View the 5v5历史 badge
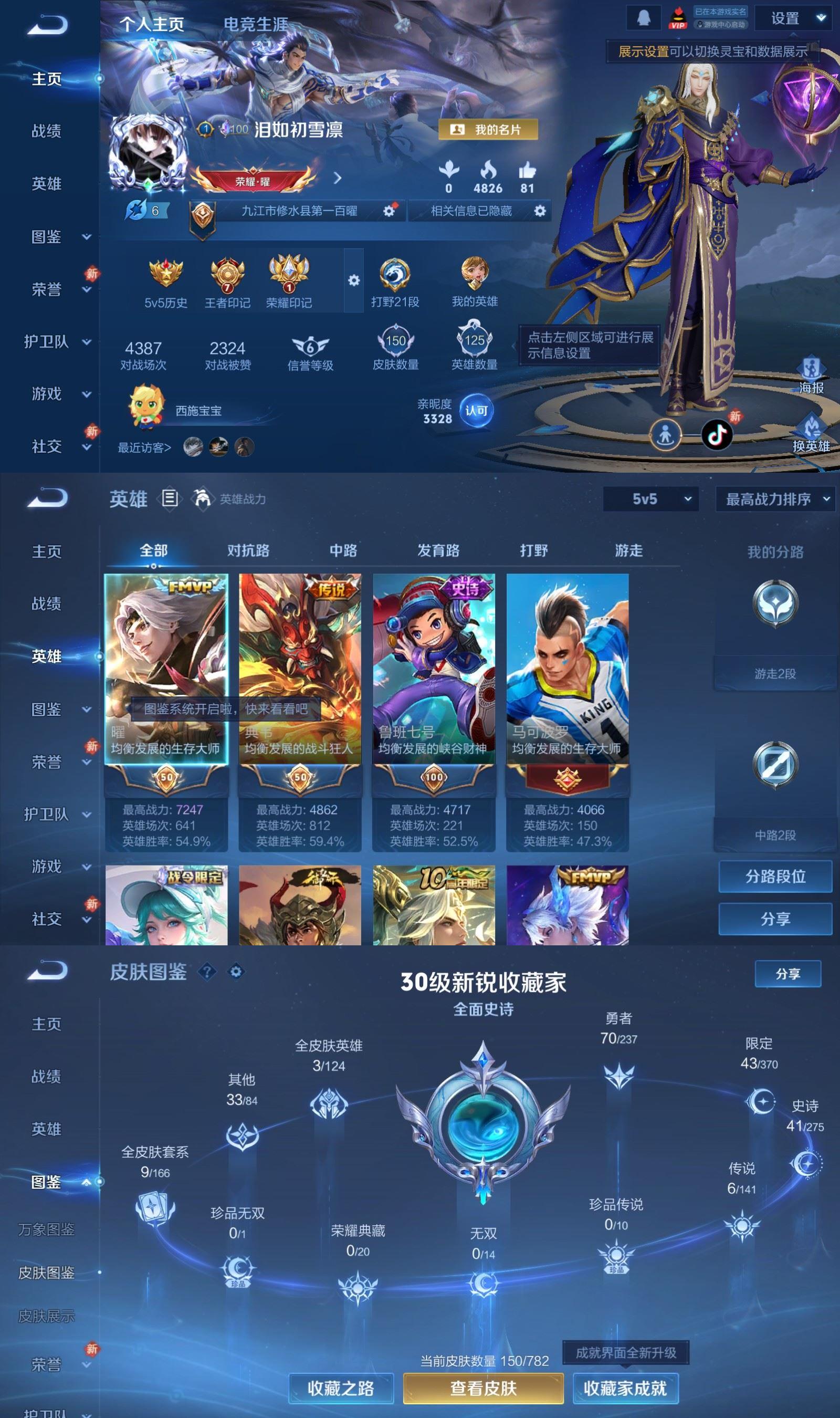840x1418 pixels. (165, 283)
